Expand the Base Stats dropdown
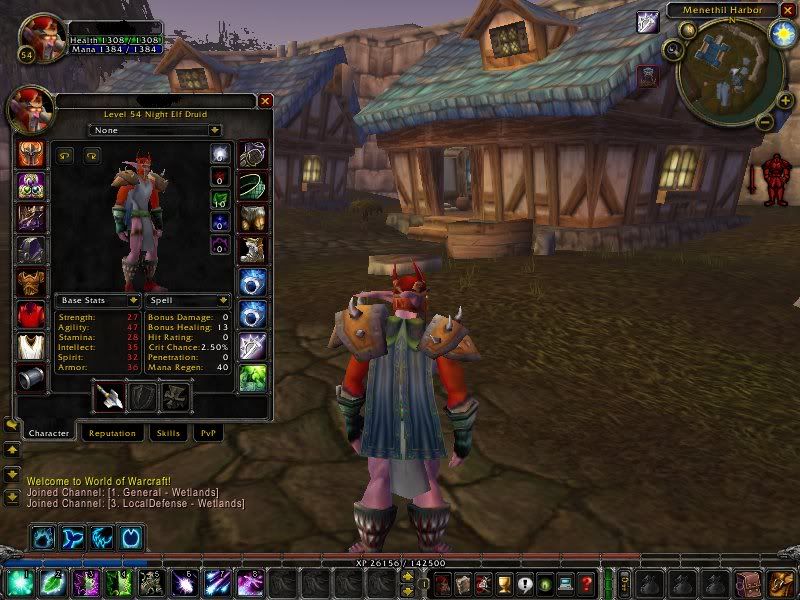 [x=97, y=300]
